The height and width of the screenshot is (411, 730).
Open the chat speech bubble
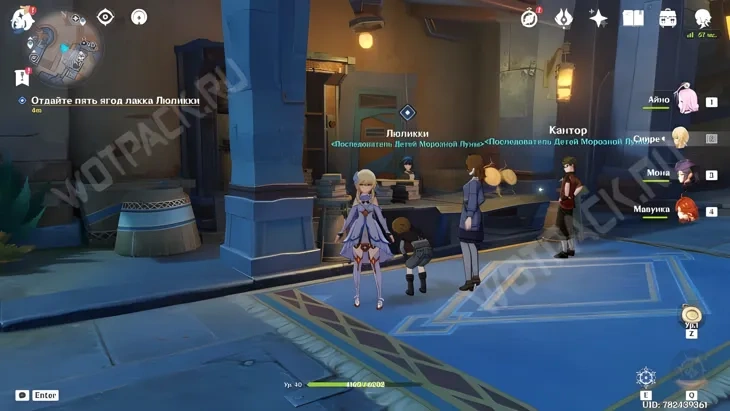(x=22, y=395)
